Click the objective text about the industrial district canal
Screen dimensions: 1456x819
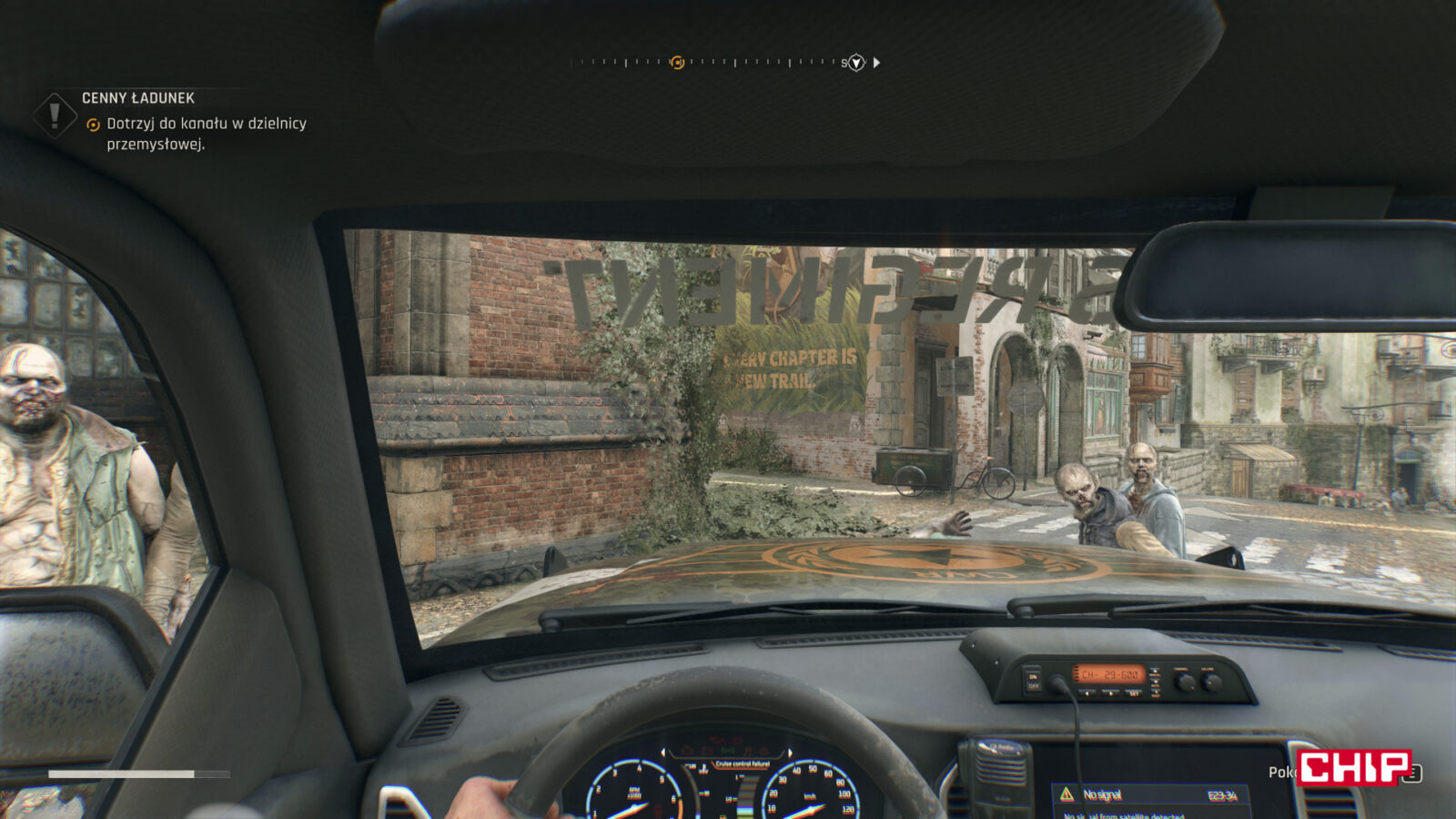tap(207, 134)
